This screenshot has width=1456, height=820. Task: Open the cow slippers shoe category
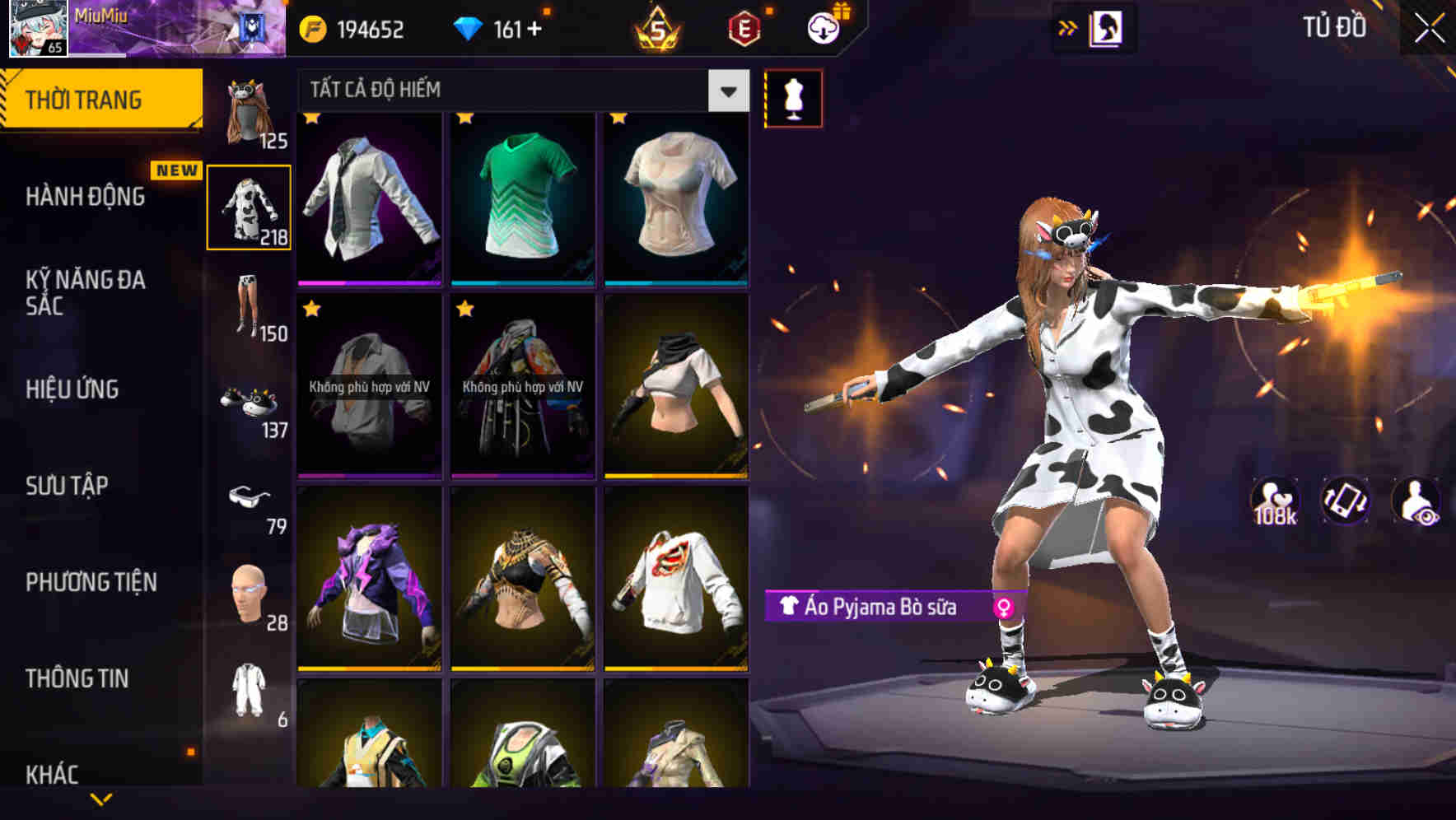[247, 403]
